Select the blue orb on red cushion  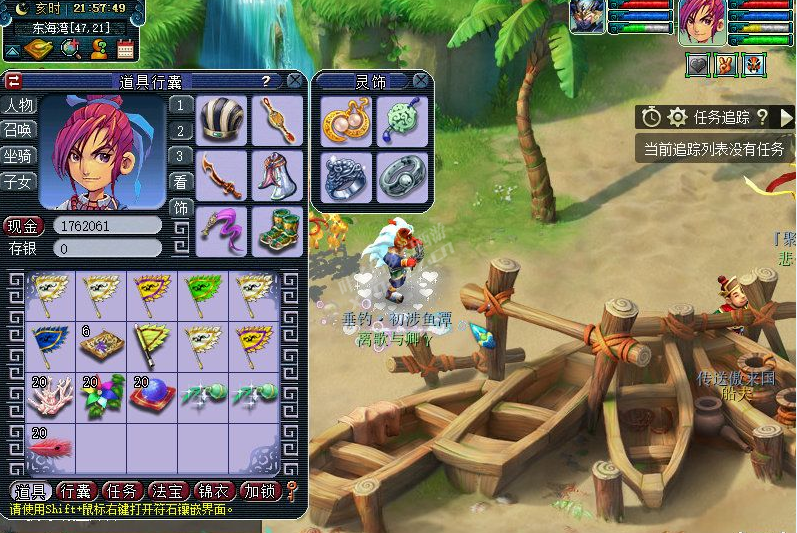[154, 396]
